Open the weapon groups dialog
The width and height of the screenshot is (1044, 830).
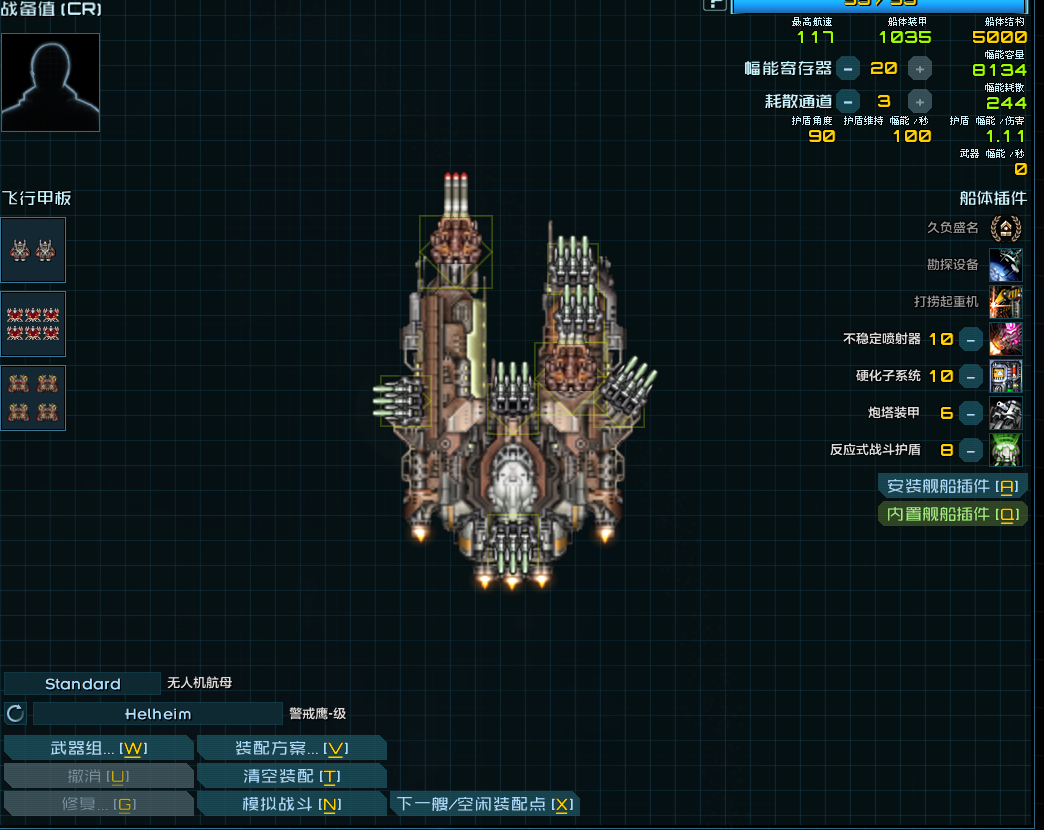[x=98, y=748]
